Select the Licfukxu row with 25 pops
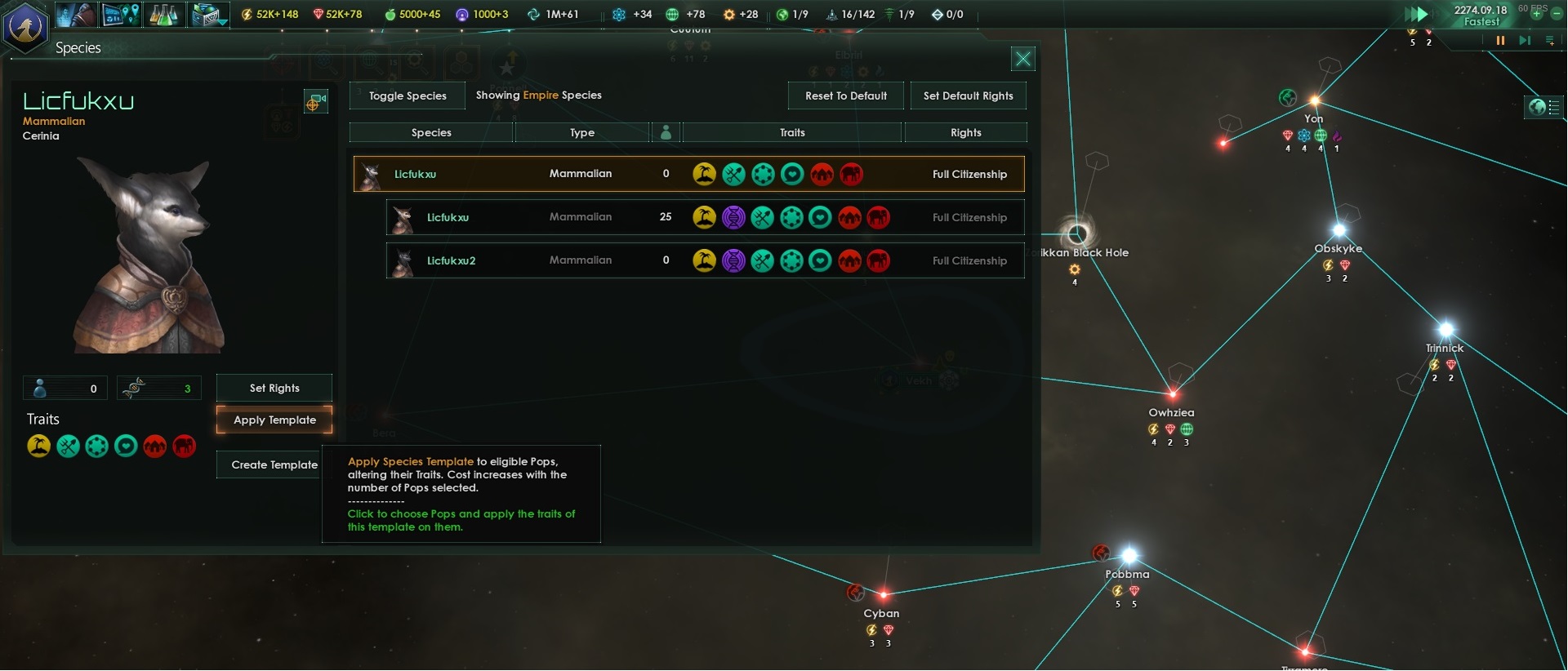Image resolution: width=1568 pixels, height=671 pixels. (705, 217)
